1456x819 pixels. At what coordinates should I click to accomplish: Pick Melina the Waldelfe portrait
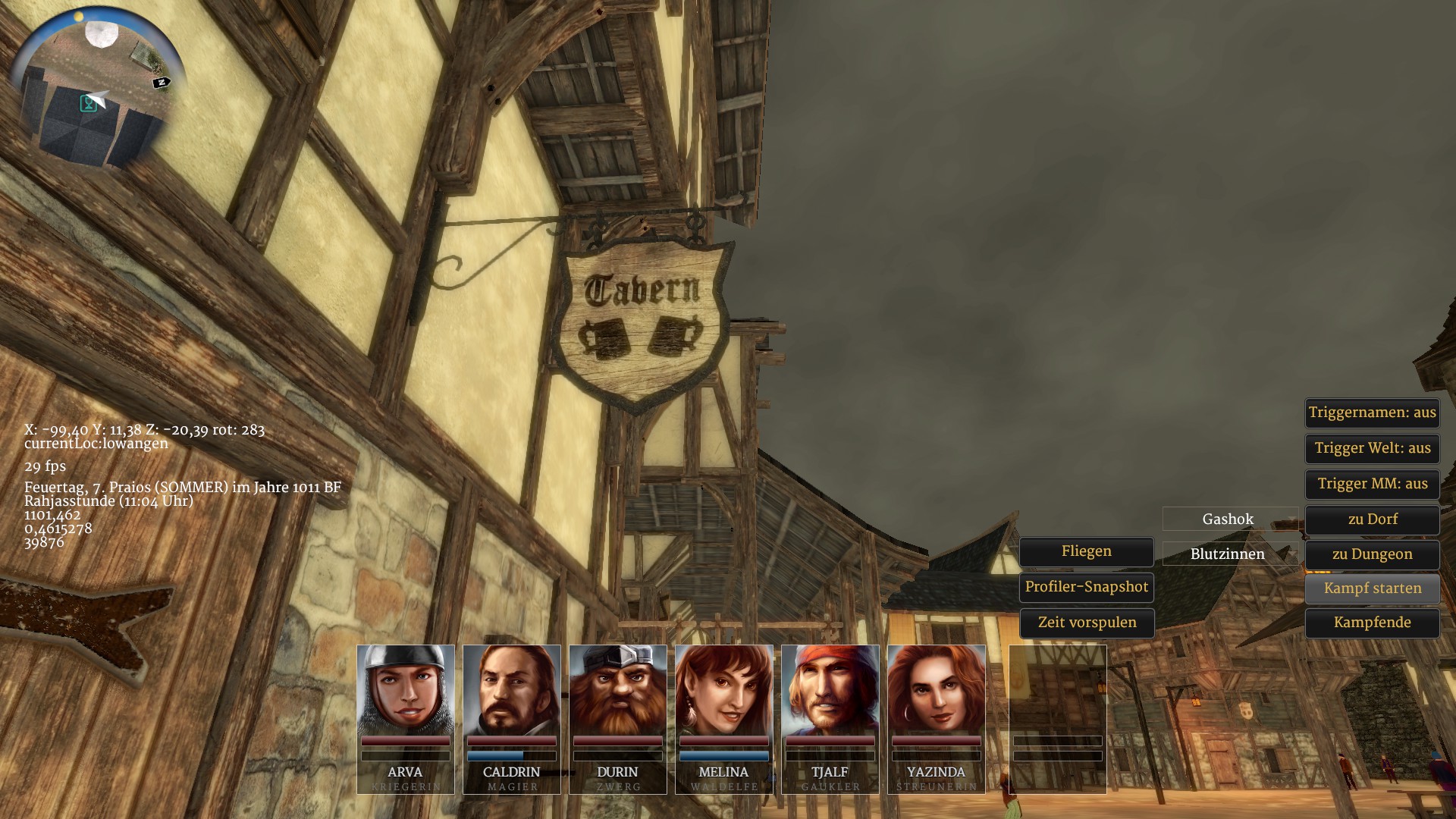point(724,690)
